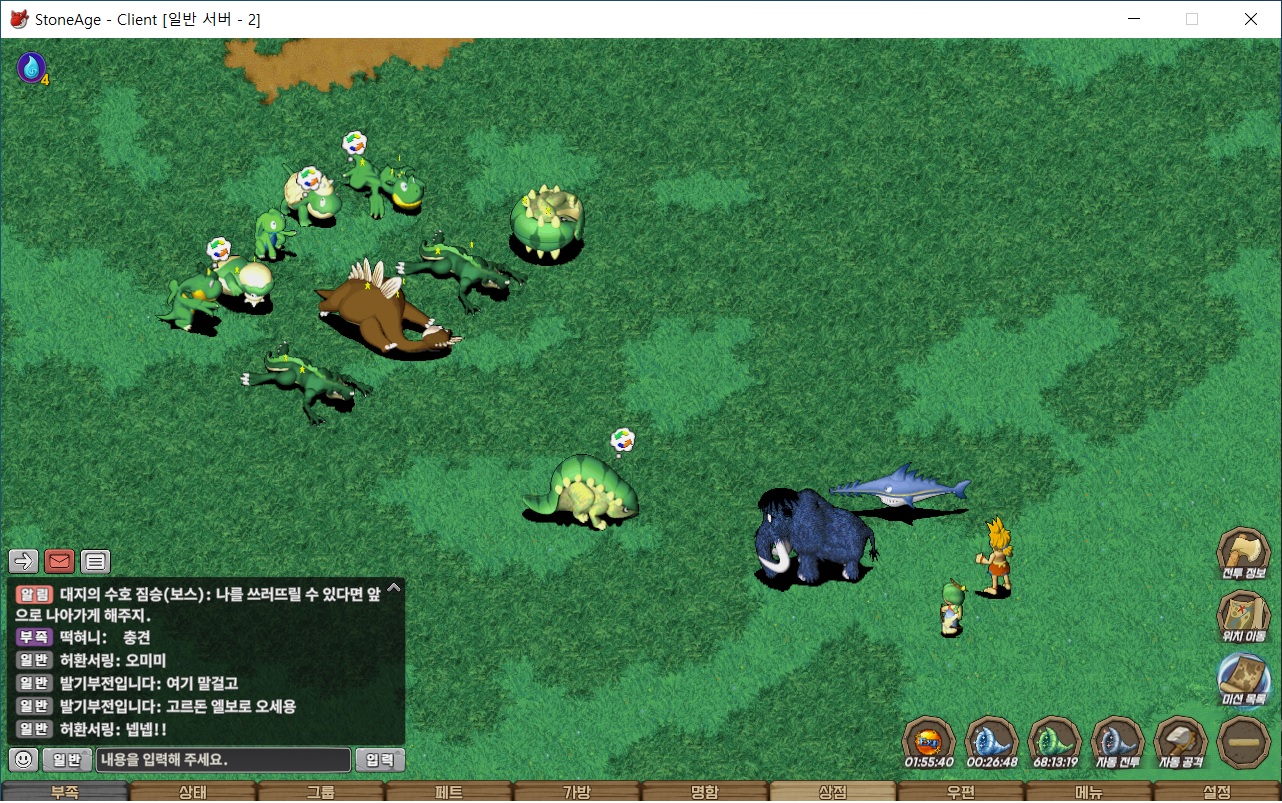Click the chat message input field

(224, 760)
